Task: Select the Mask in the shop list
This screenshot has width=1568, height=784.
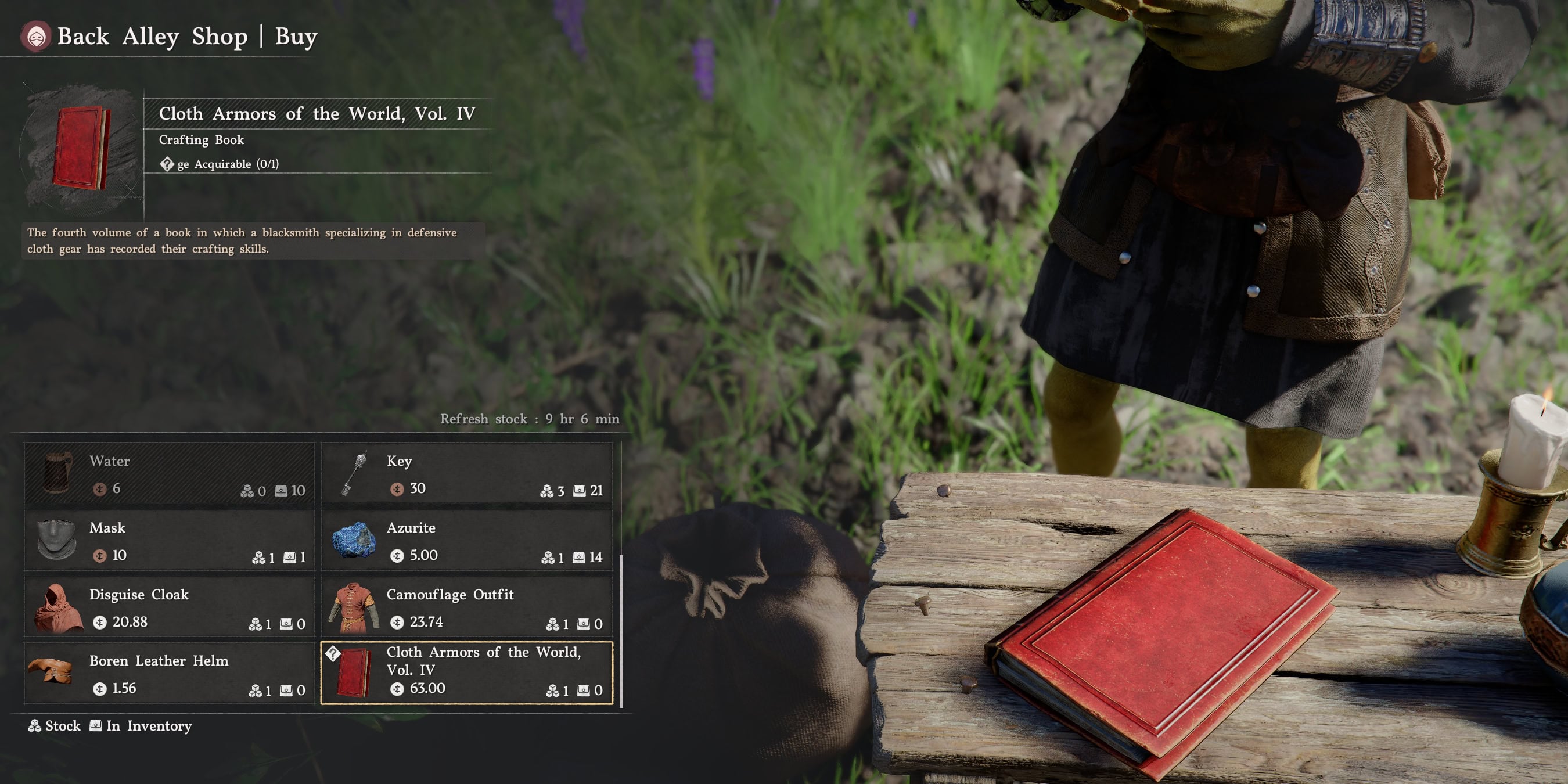Action: click(x=169, y=541)
